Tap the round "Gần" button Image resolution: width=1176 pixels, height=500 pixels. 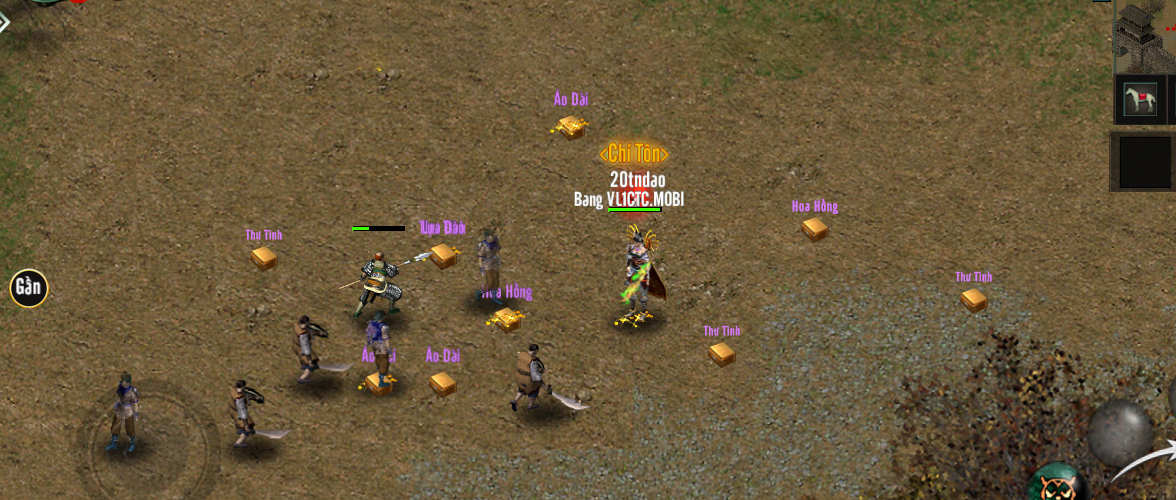(x=29, y=288)
